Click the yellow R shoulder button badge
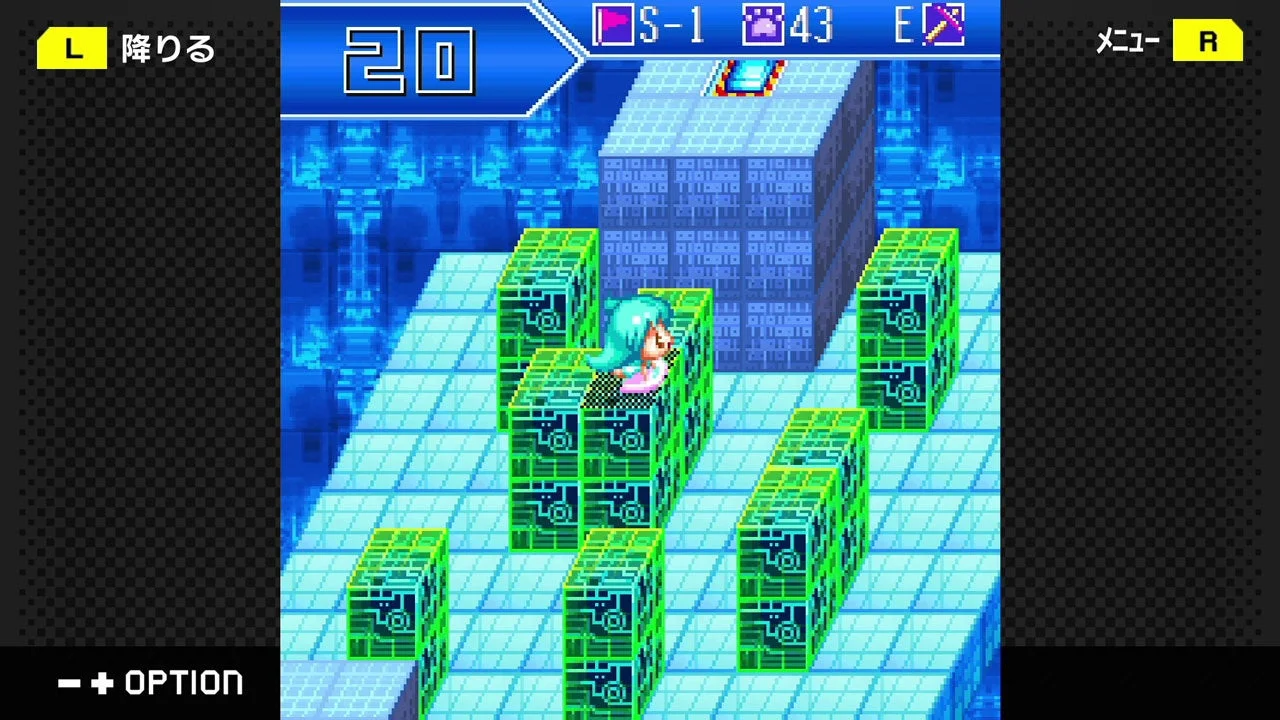 (x=1209, y=41)
